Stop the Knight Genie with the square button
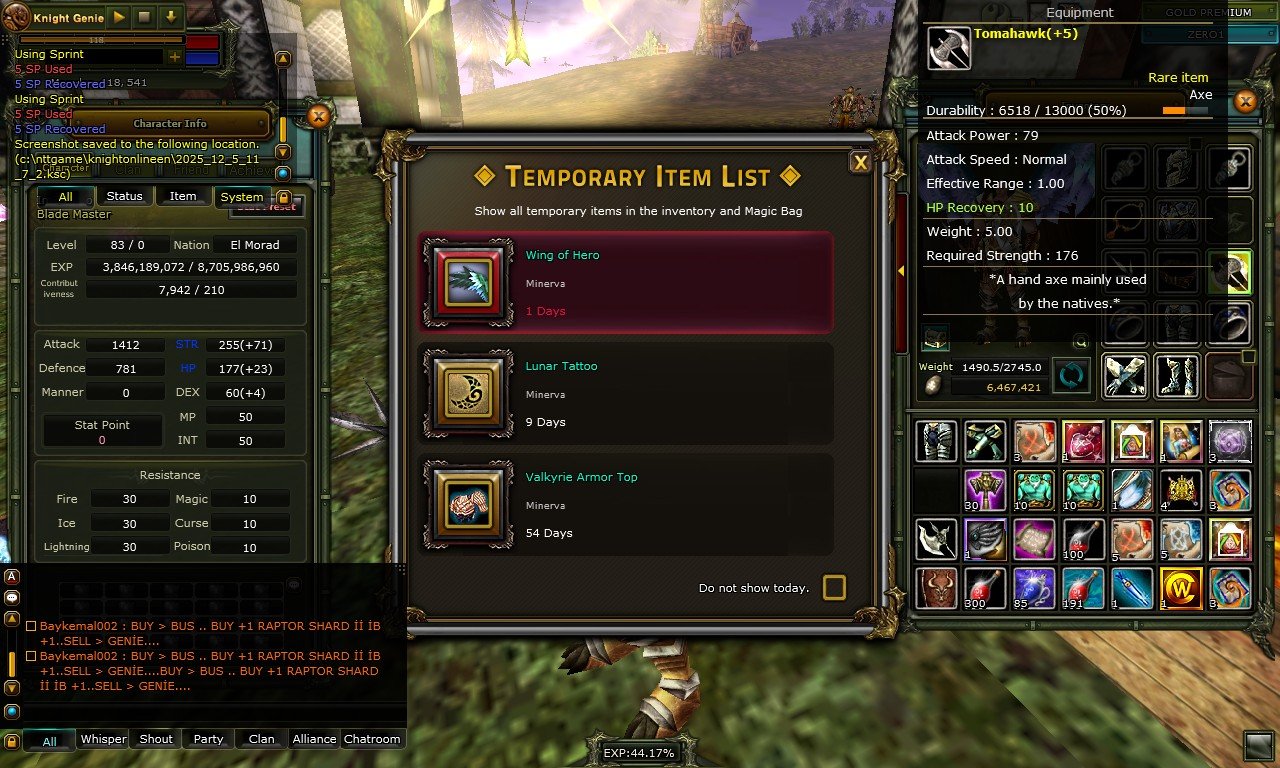The width and height of the screenshot is (1280, 768). point(144,17)
